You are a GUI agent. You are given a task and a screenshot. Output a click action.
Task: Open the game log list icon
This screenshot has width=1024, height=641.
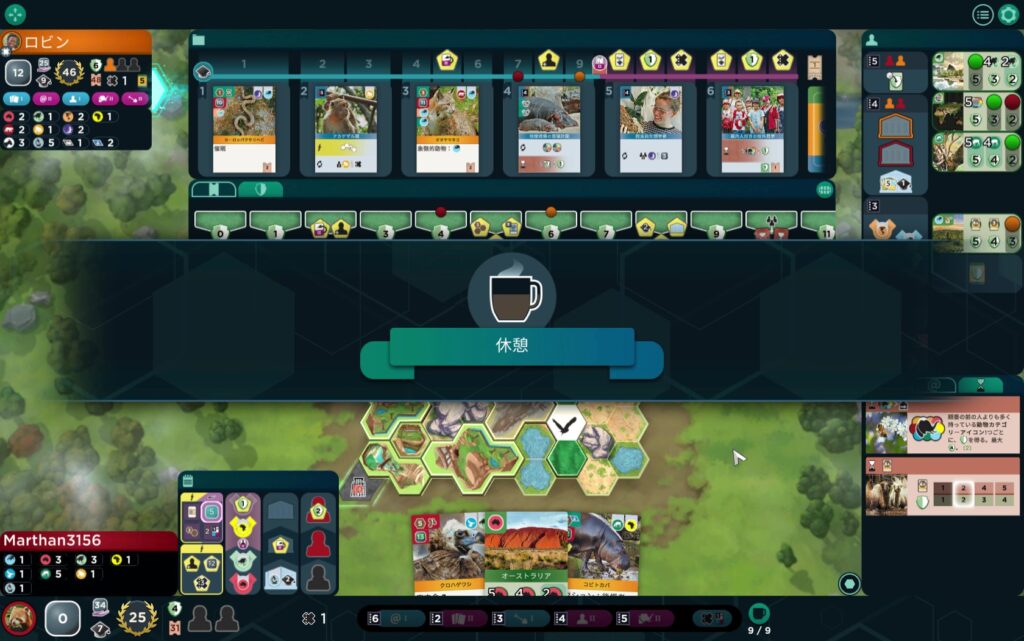[983, 14]
